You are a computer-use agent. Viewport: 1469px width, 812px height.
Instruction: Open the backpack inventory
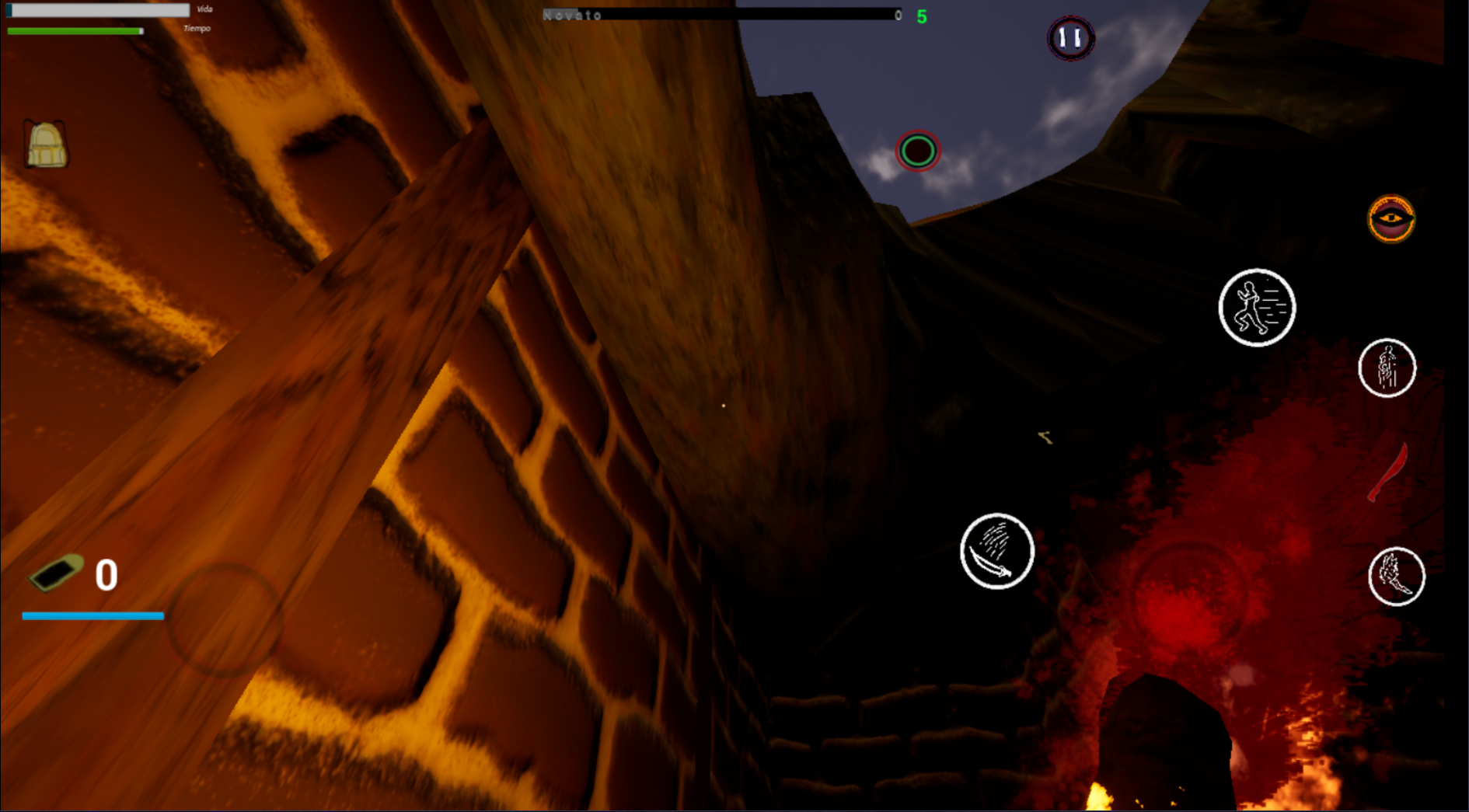pyautogui.click(x=46, y=145)
